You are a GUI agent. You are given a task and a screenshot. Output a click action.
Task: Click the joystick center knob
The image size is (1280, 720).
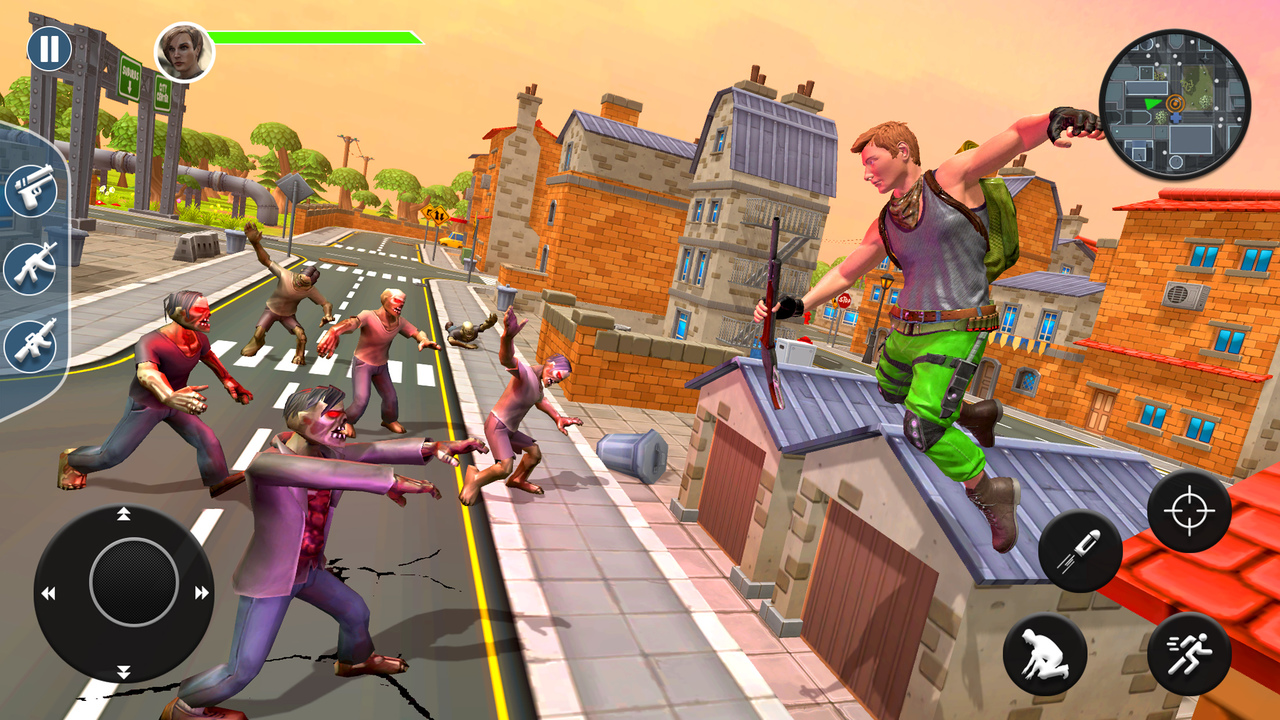tap(134, 582)
